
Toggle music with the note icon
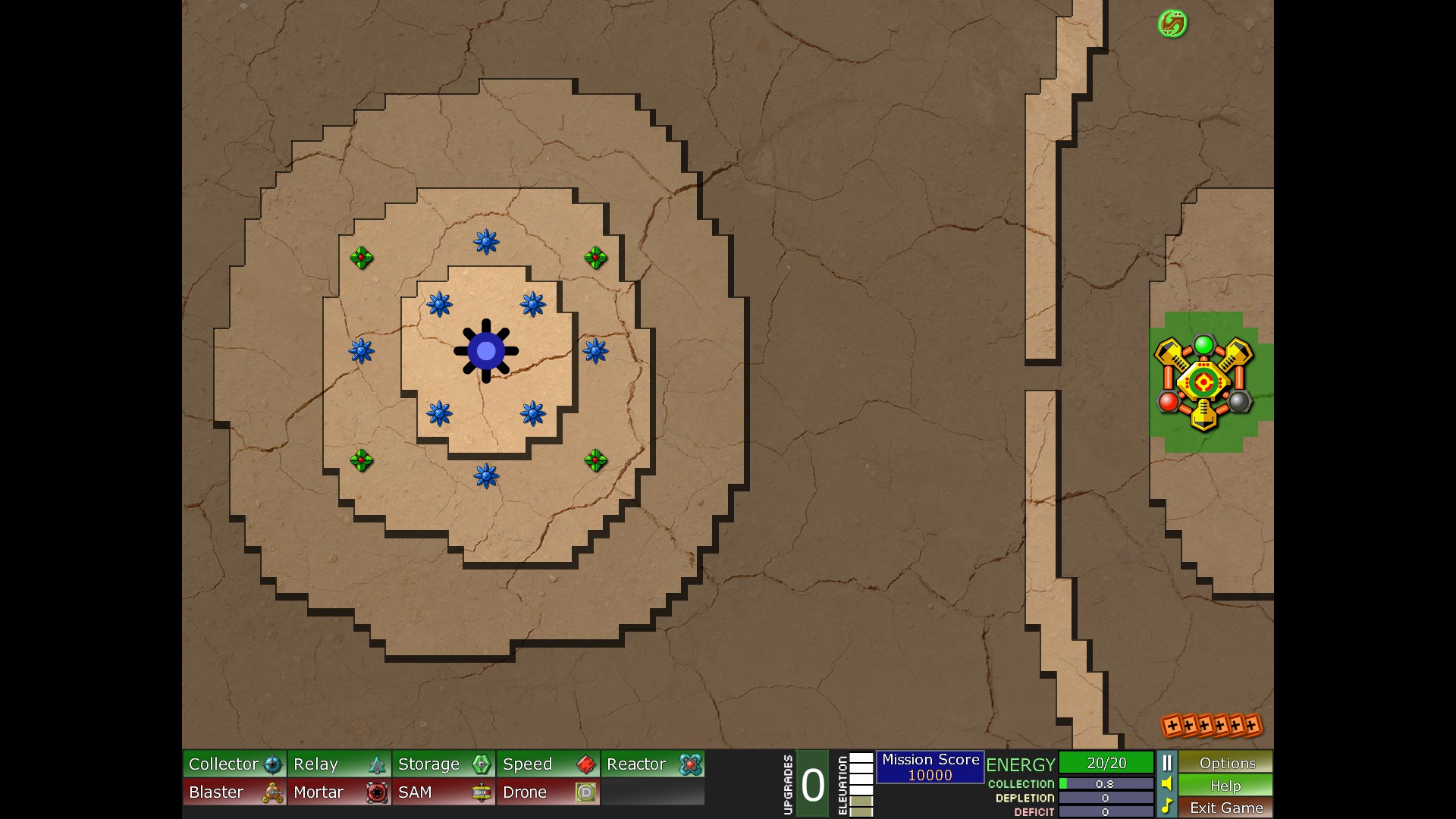click(x=1167, y=806)
